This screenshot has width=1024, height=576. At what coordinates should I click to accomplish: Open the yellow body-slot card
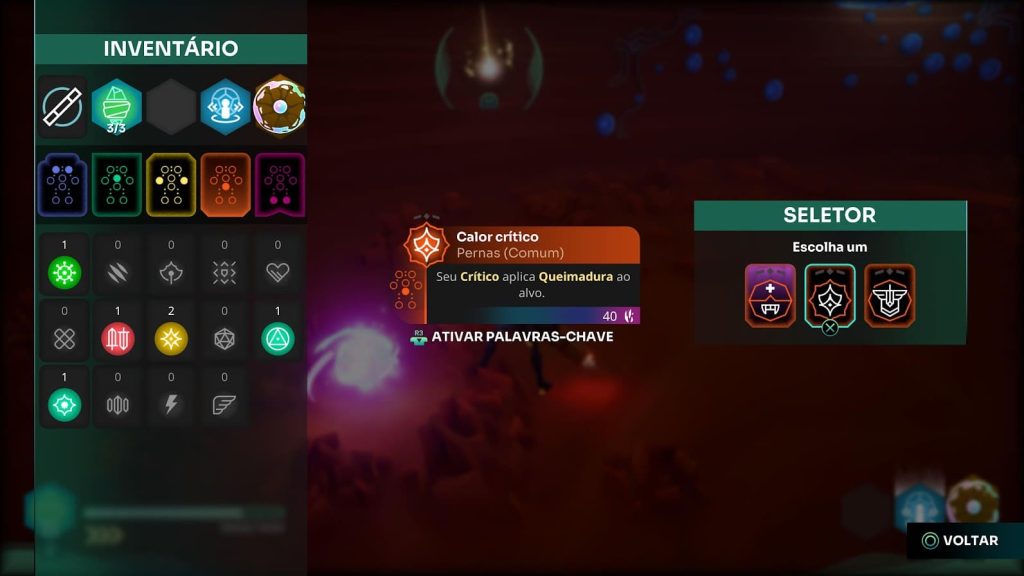click(171, 185)
